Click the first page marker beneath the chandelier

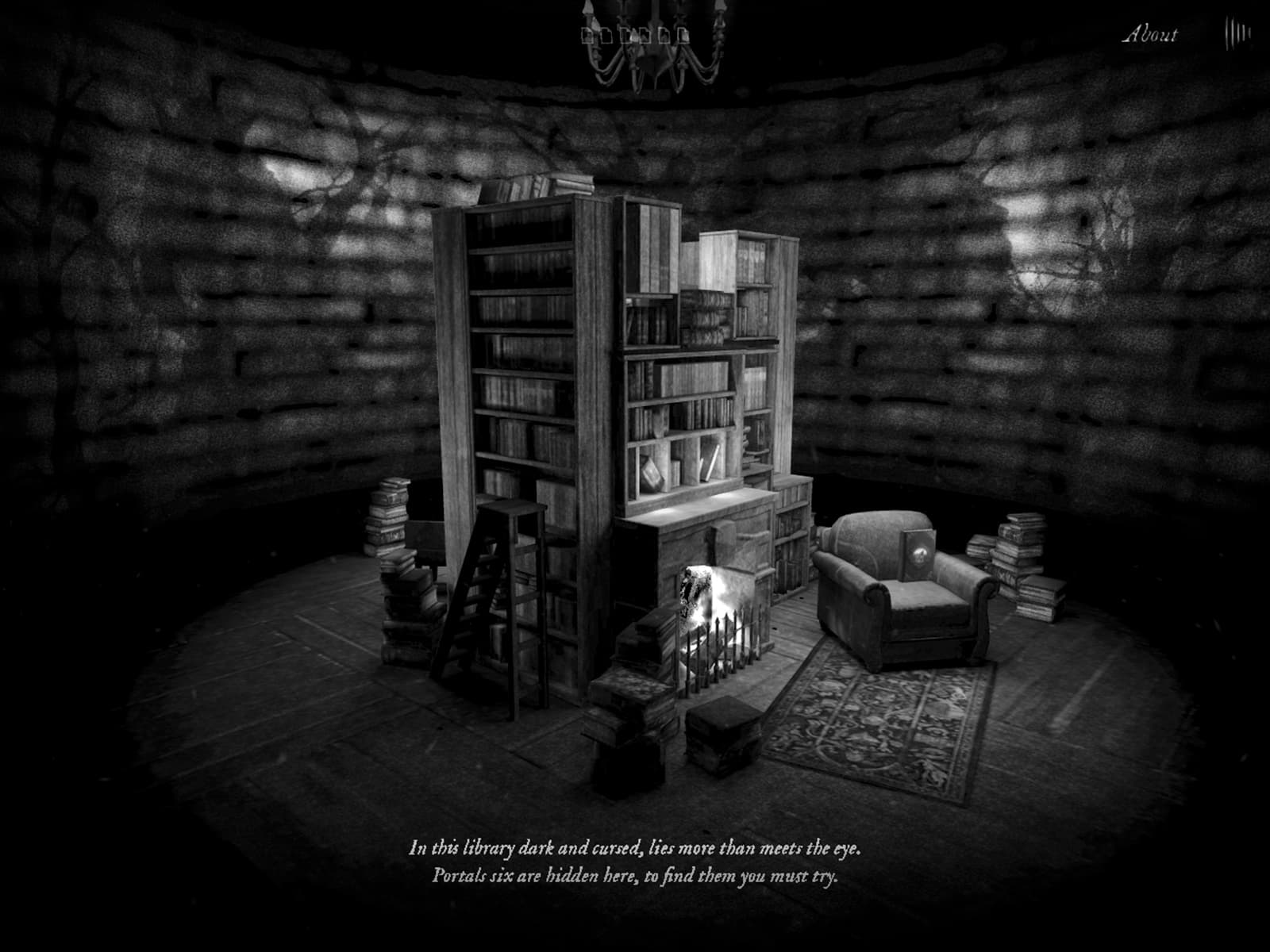point(587,36)
